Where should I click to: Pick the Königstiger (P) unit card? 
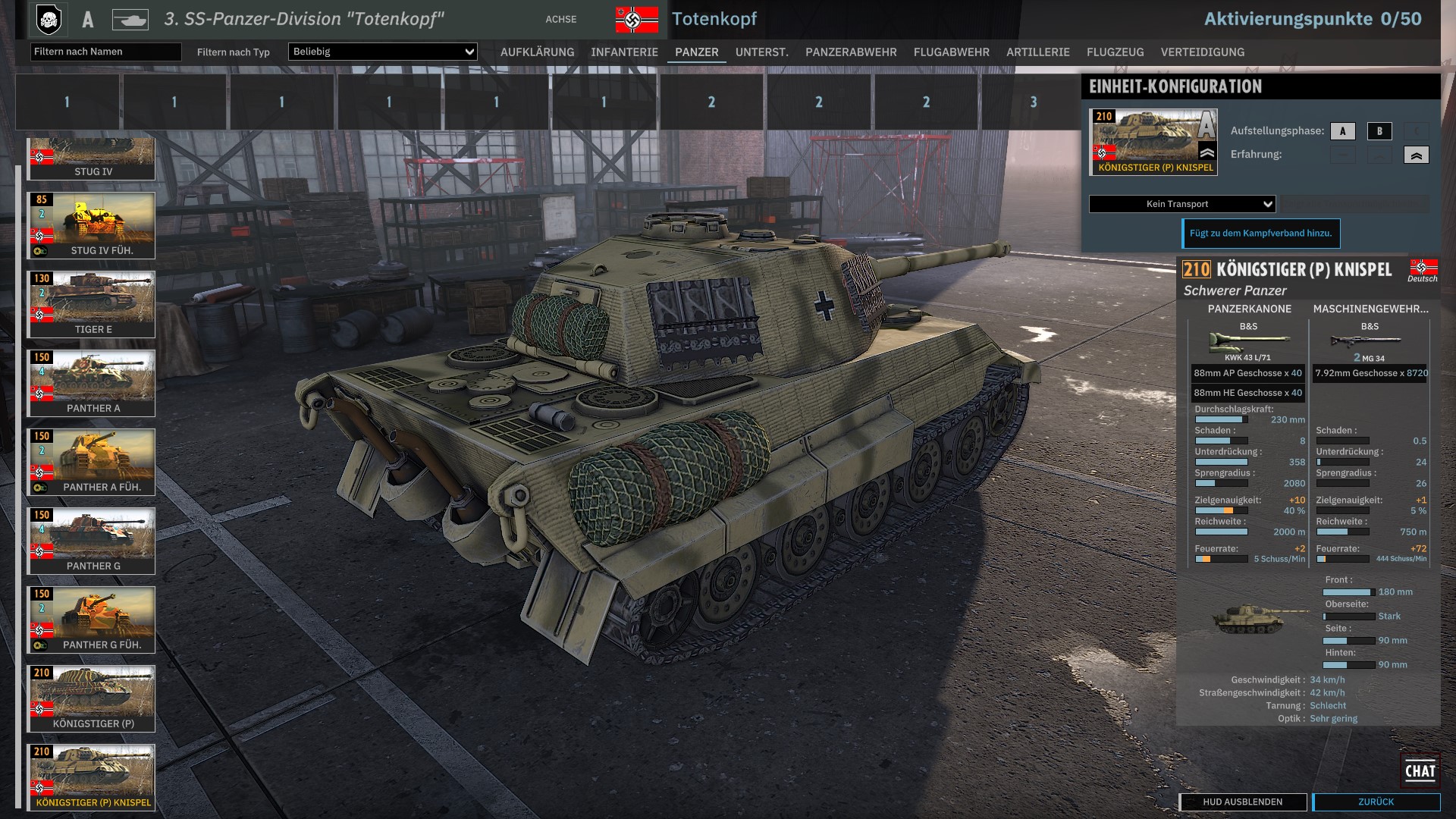pos(92,698)
